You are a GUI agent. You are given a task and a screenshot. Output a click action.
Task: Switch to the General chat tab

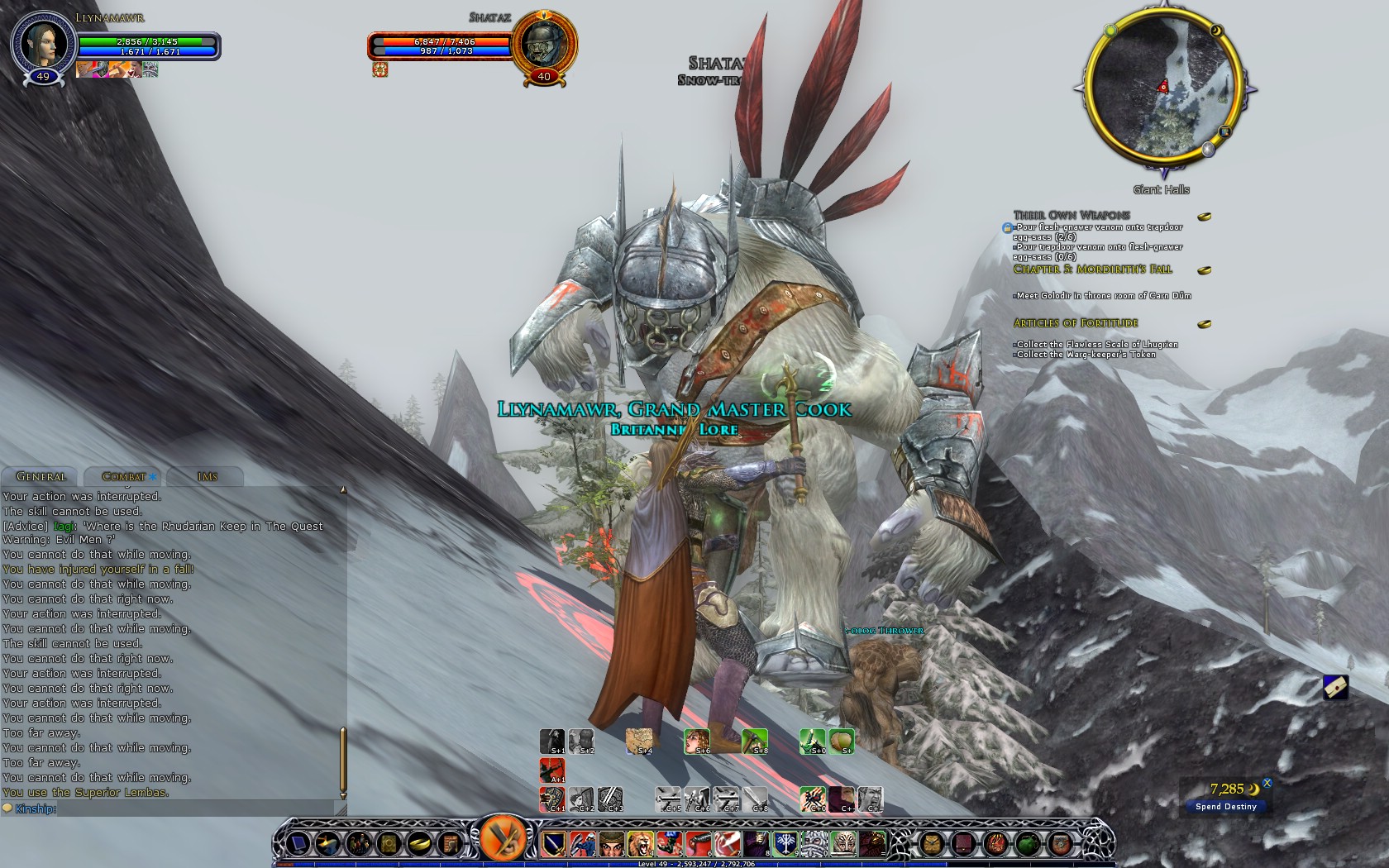(41, 476)
